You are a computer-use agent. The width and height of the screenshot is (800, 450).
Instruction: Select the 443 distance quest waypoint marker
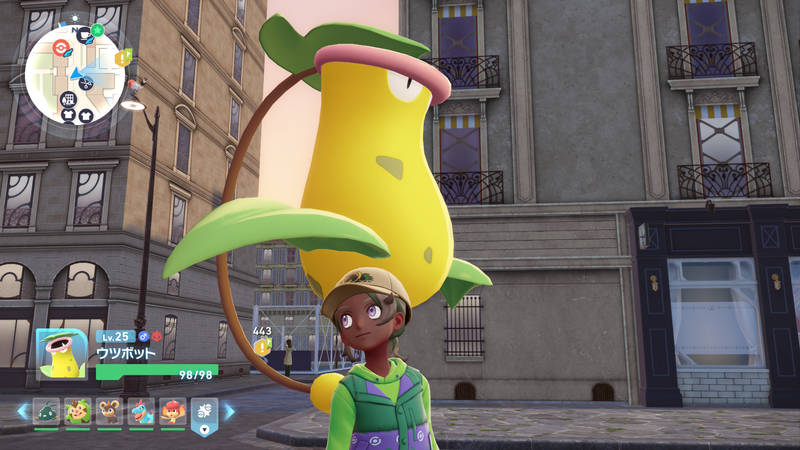pyautogui.click(x=263, y=346)
